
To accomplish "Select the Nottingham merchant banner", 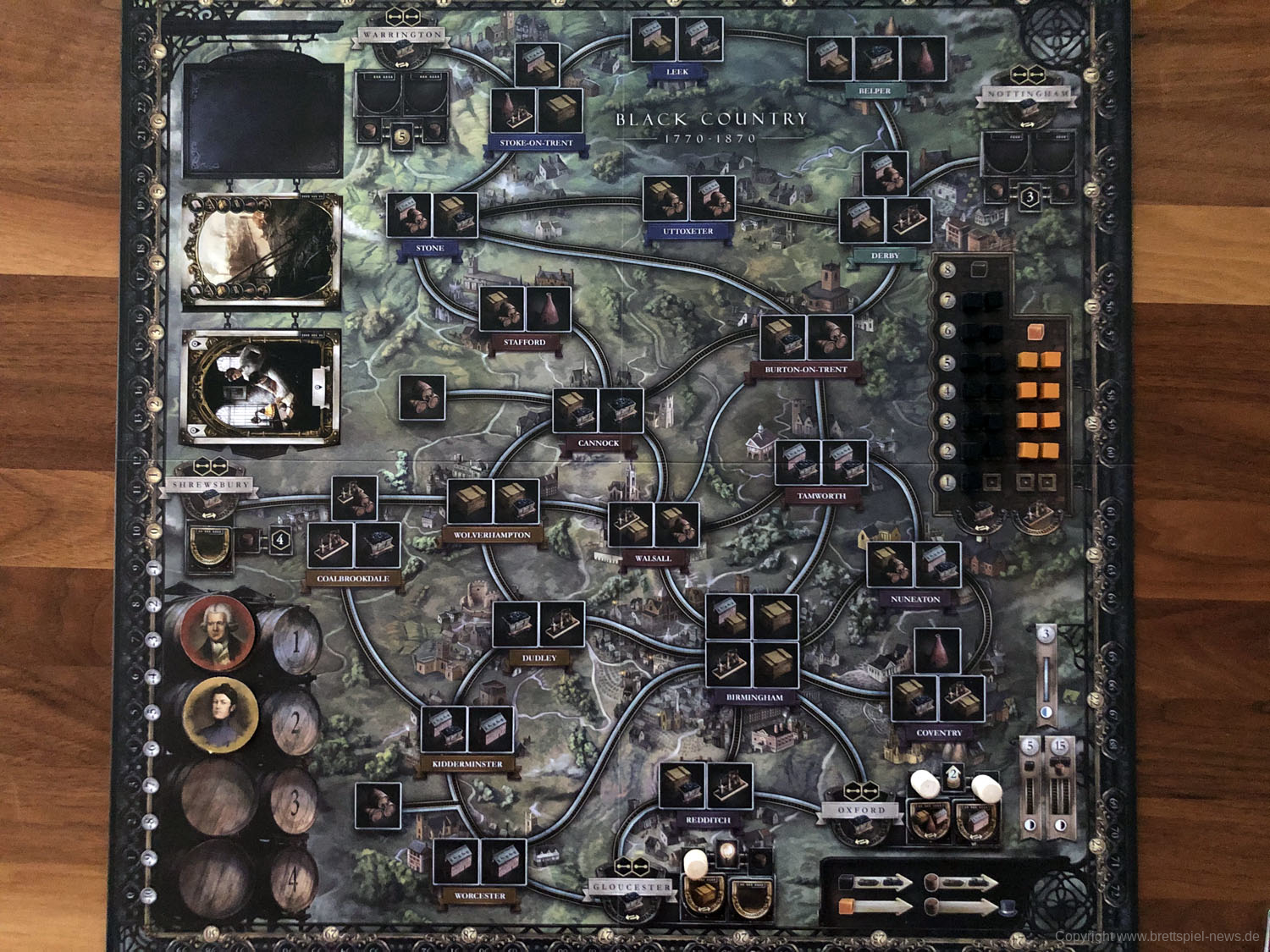I will 1028,94.
